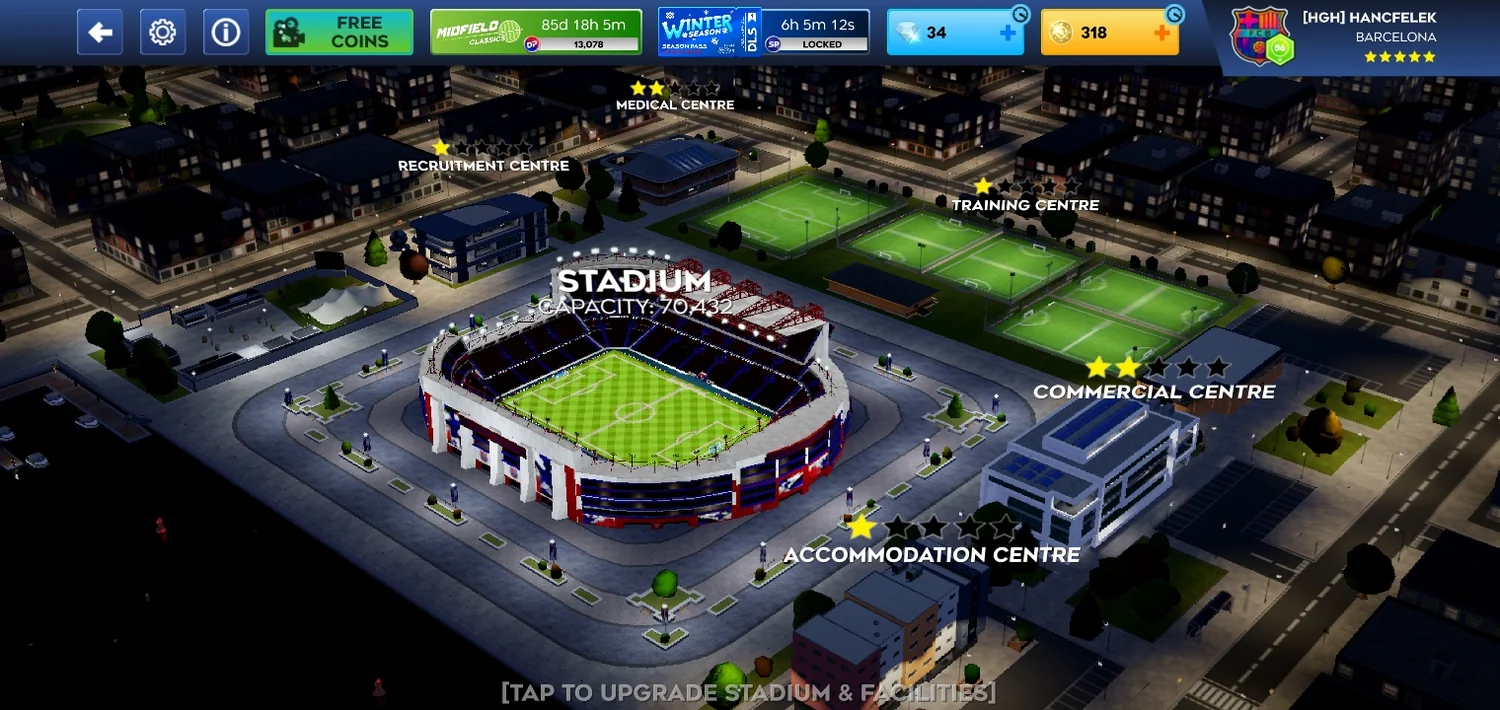This screenshot has width=1500, height=710.
Task: Open the Hancfelek Barcelona club profile
Action: point(1340,36)
